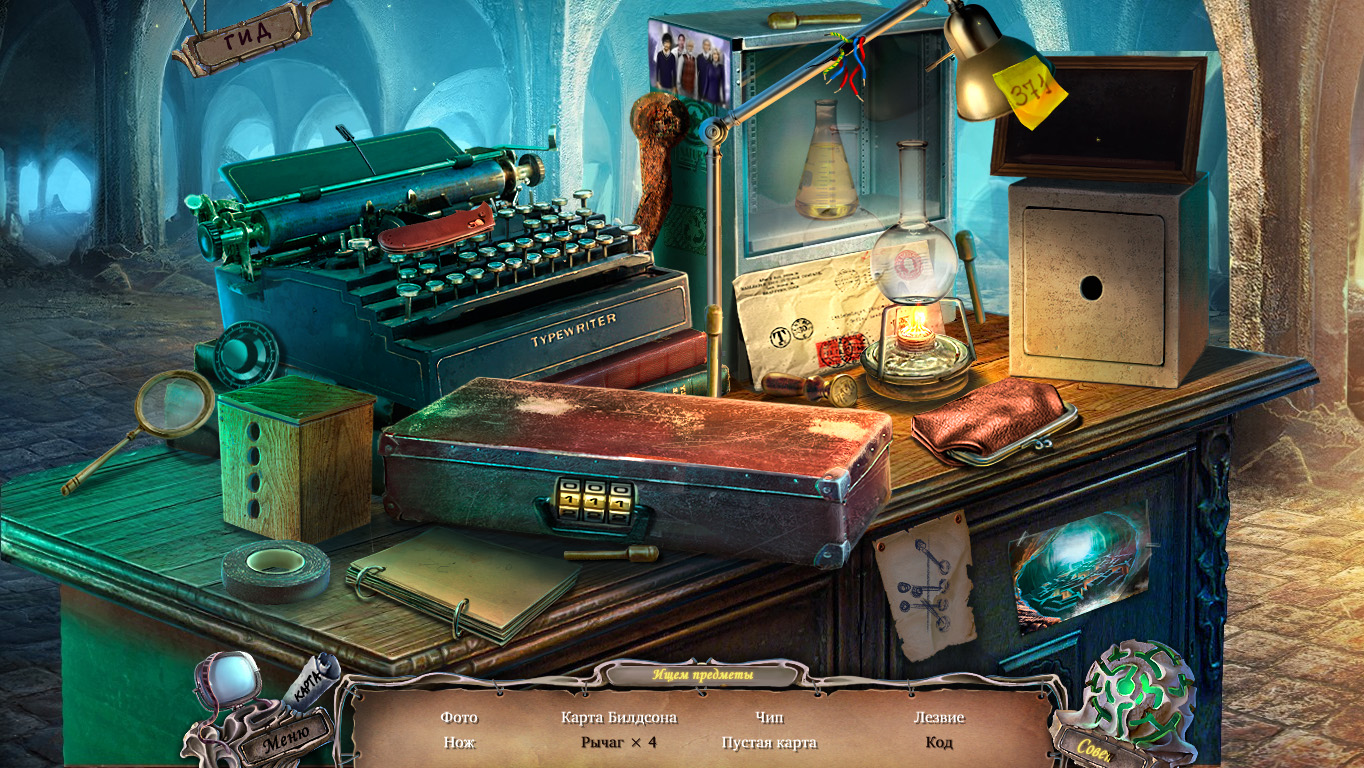The width and height of the screenshot is (1364, 768).
Task: Use the Совет hint button
Action: point(1096,745)
